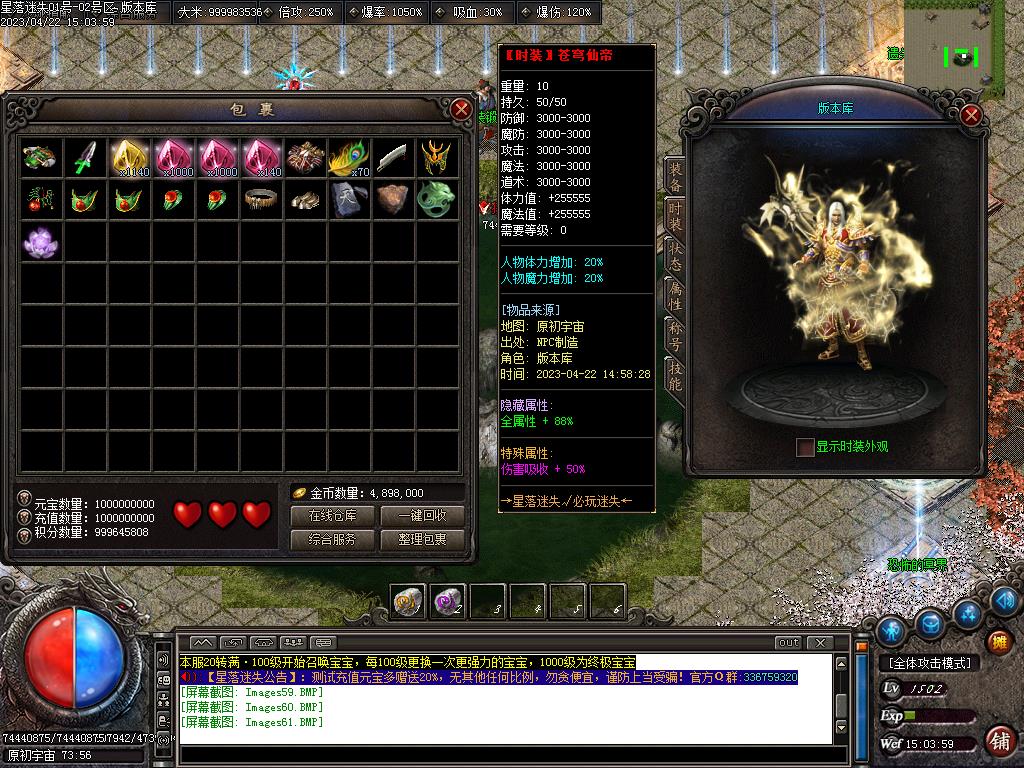Open the 属性 attributes tab
This screenshot has height=768, width=1024.
(x=676, y=294)
